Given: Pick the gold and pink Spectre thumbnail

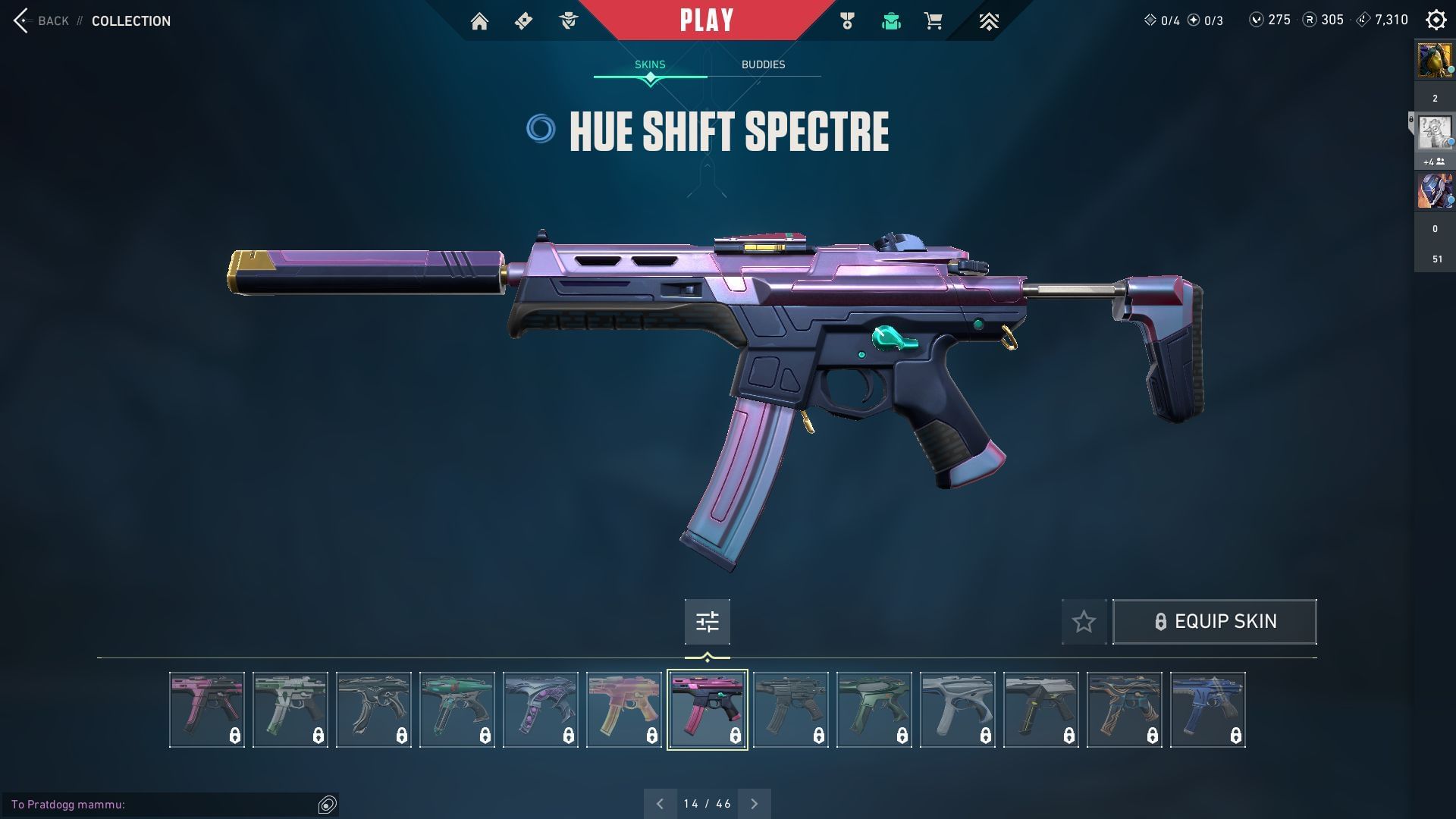Looking at the screenshot, I should pyautogui.click(x=623, y=710).
